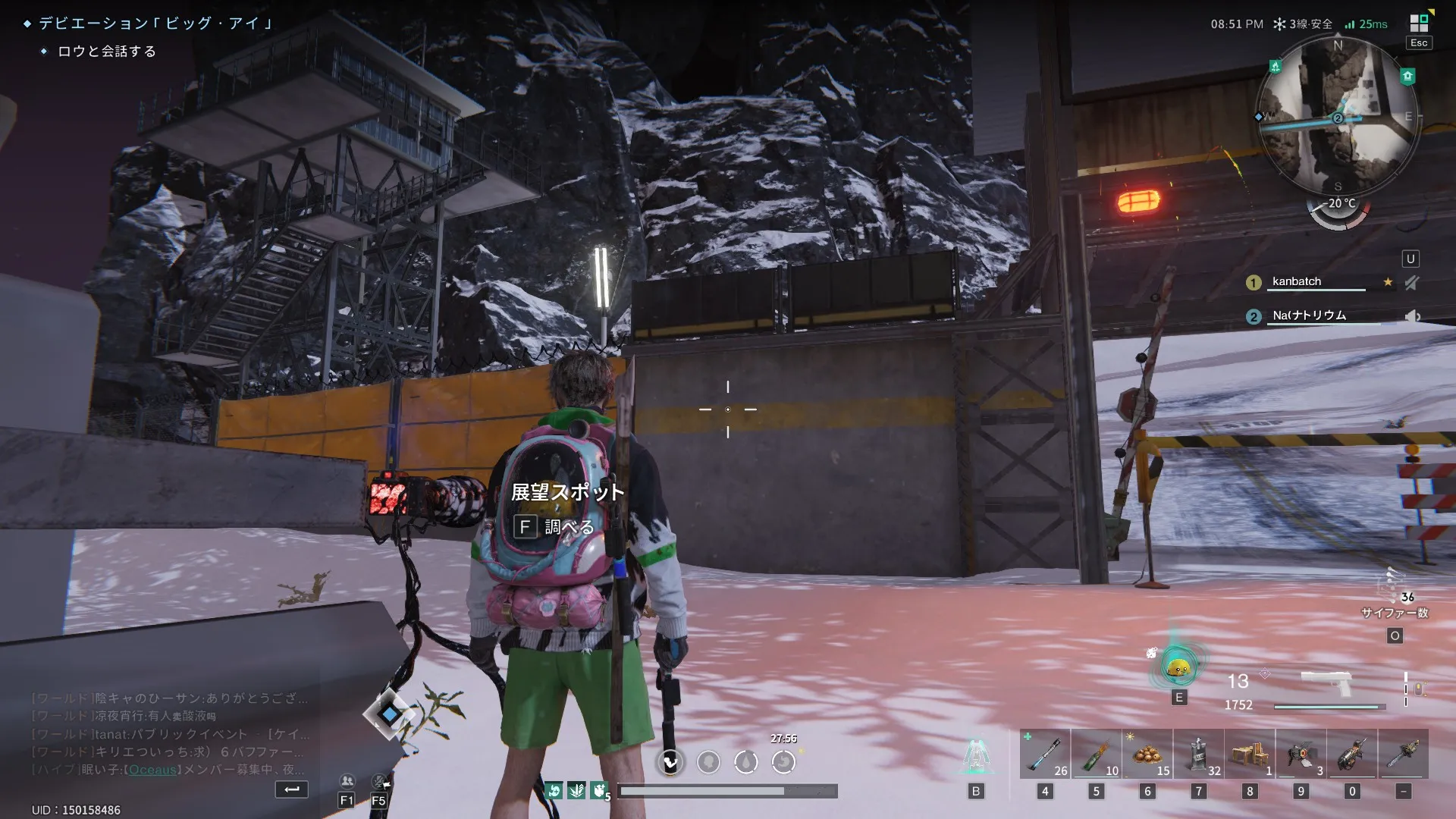Select the campfire marker on the minimap edge

1276,67
